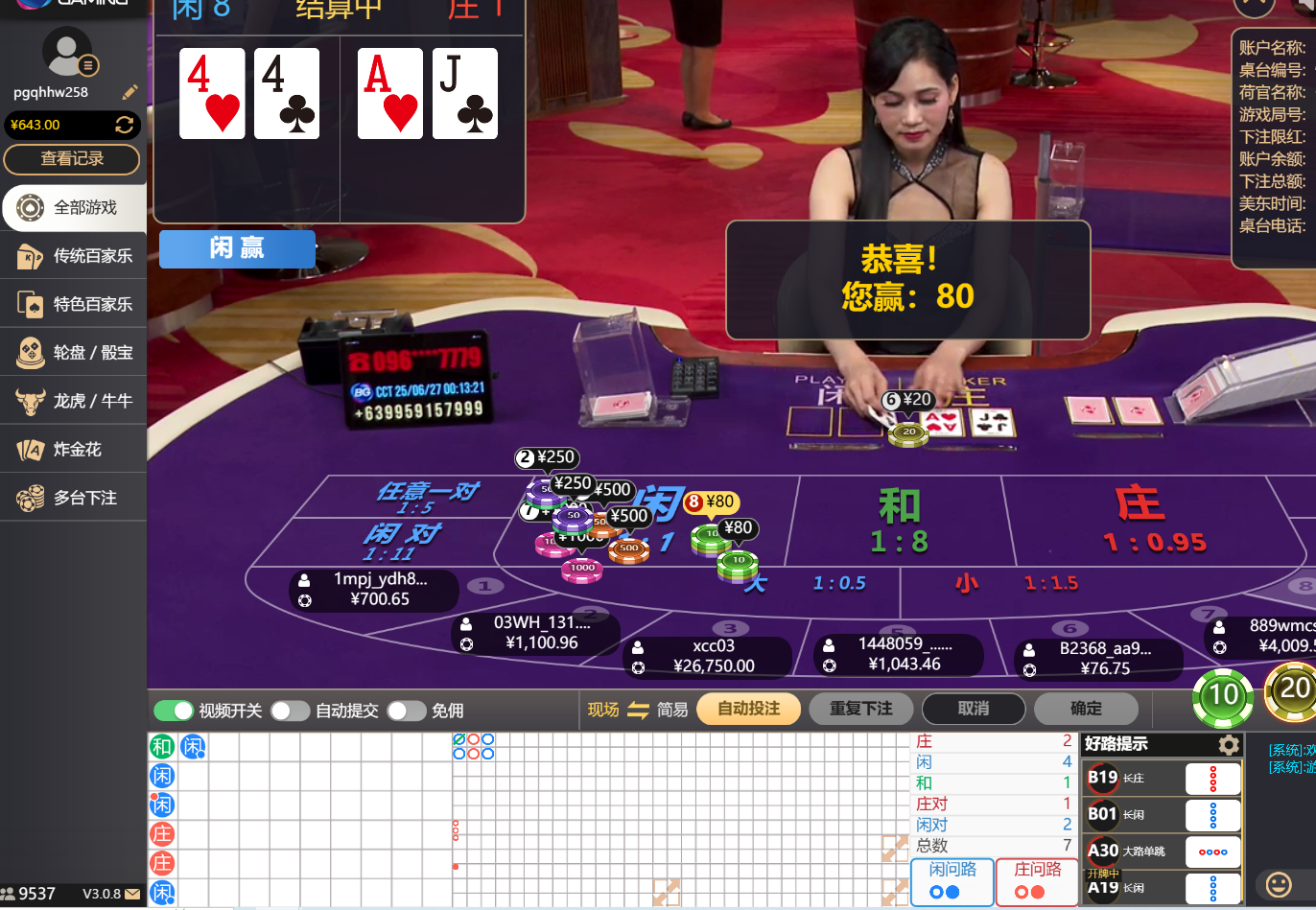Image resolution: width=1316 pixels, height=910 pixels.
Task: Click the 自动投注 auto bet button
Action: click(748, 709)
